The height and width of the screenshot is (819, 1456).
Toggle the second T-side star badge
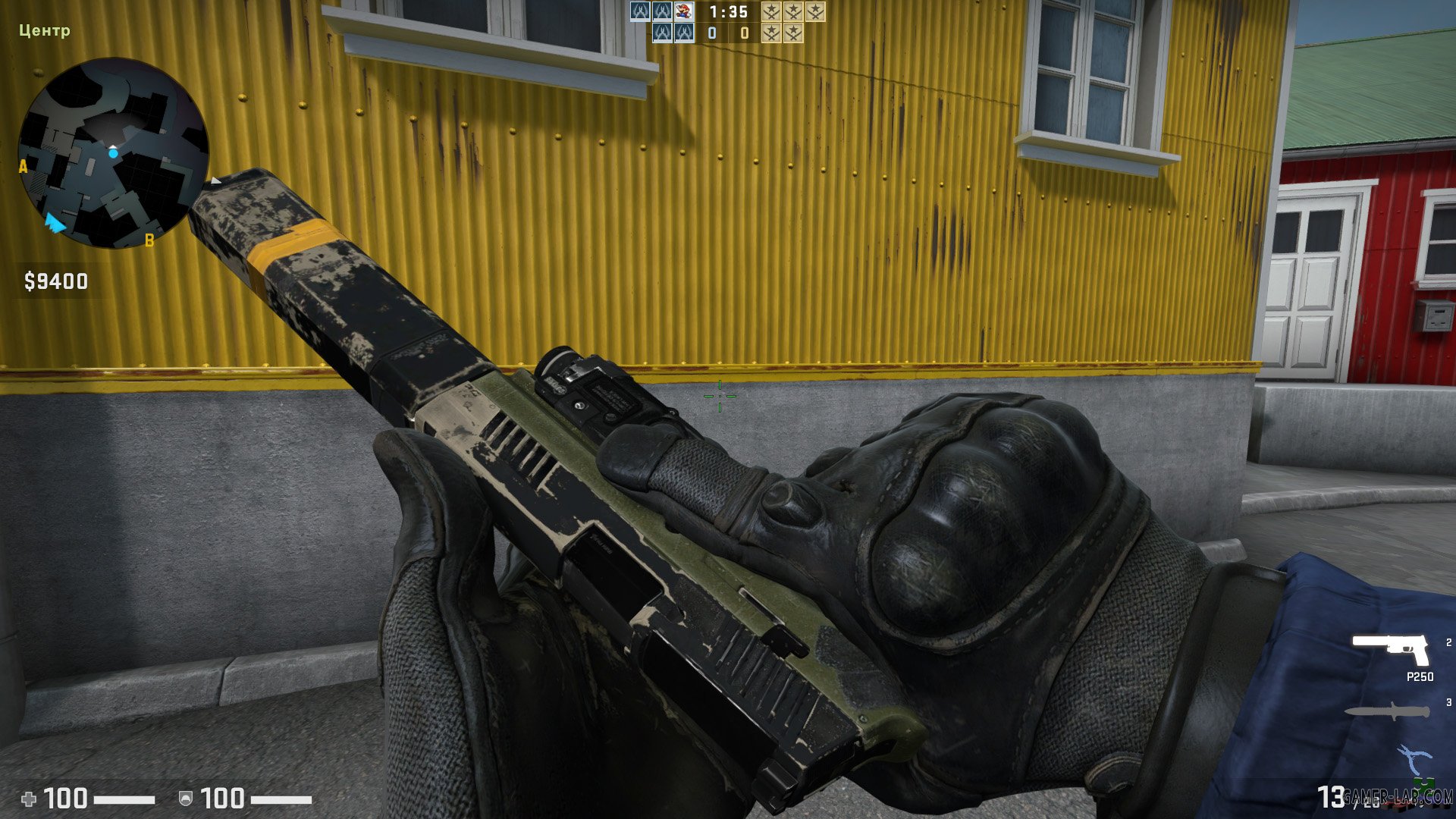tap(794, 33)
